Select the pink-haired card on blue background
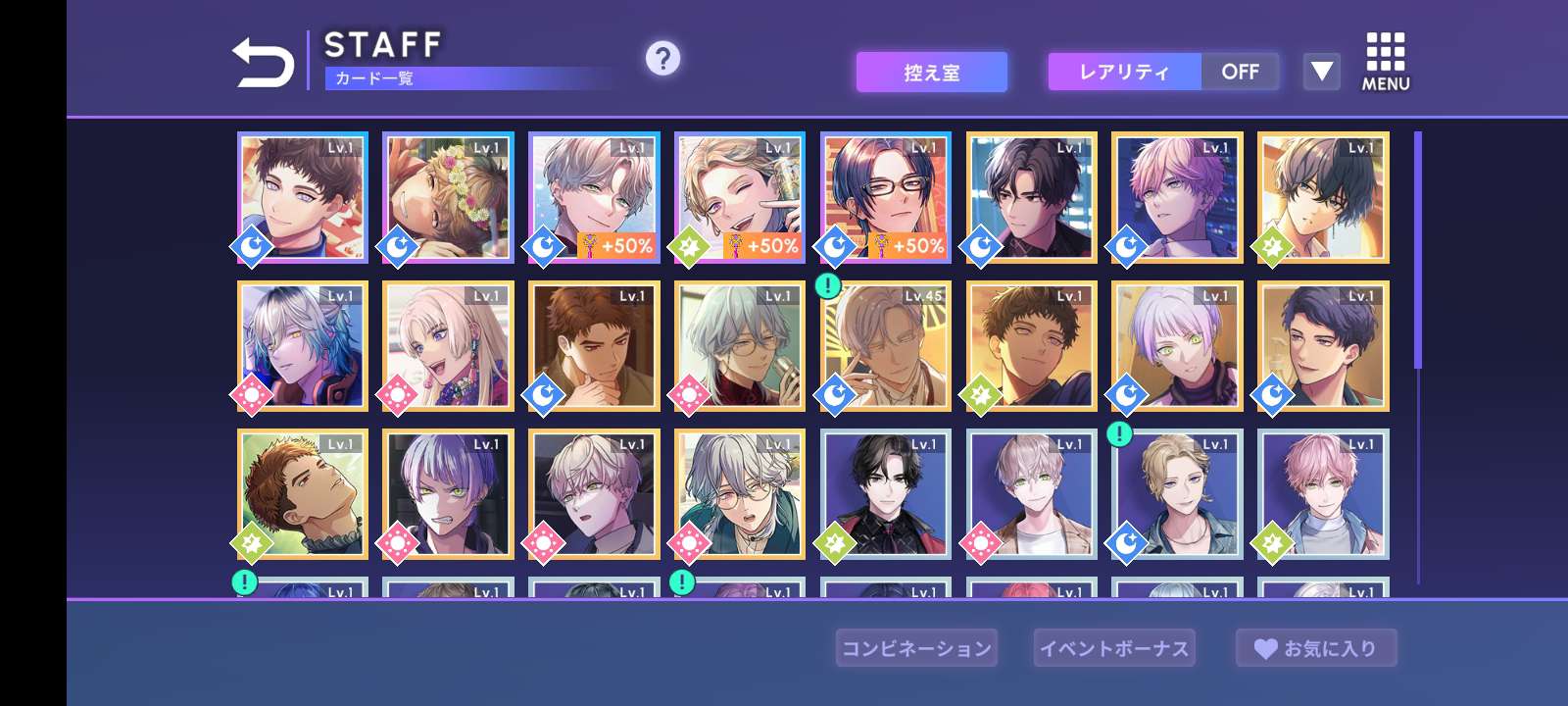1568x706 pixels. click(1323, 493)
